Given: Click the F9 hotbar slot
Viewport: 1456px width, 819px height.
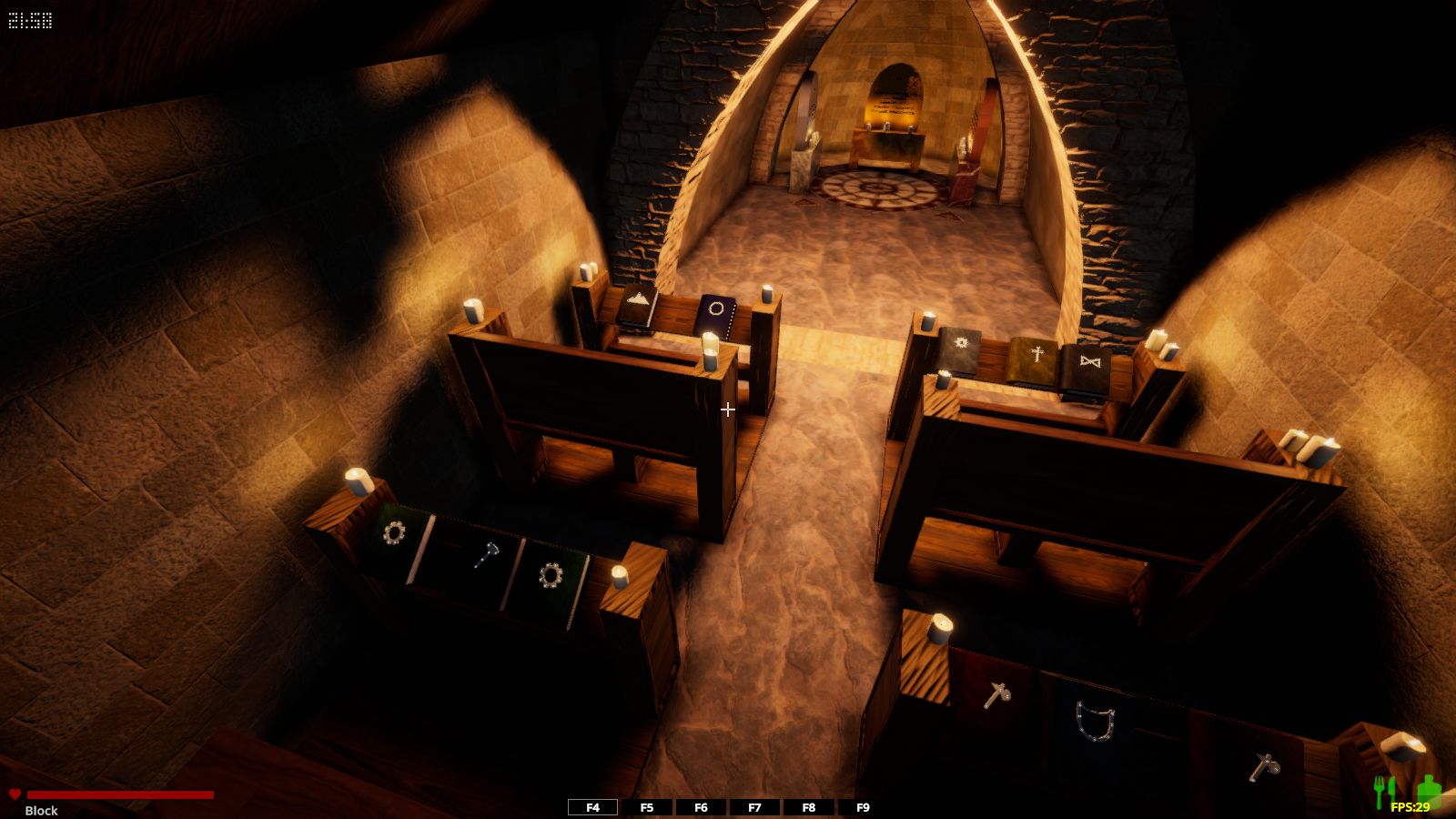Looking at the screenshot, I should (x=863, y=807).
